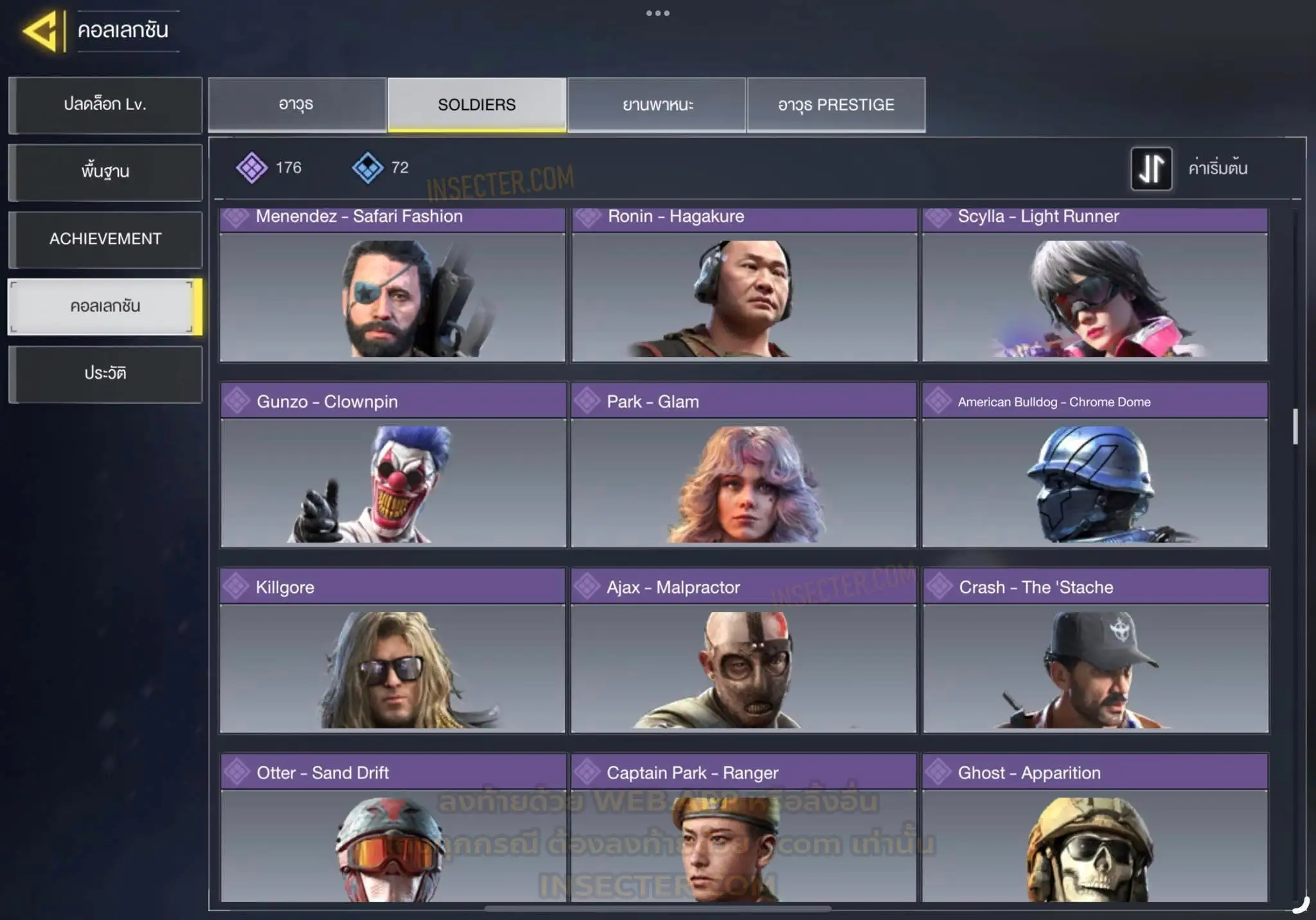Go back with the yellow arrow button
1316x920 pixels.
42,30
